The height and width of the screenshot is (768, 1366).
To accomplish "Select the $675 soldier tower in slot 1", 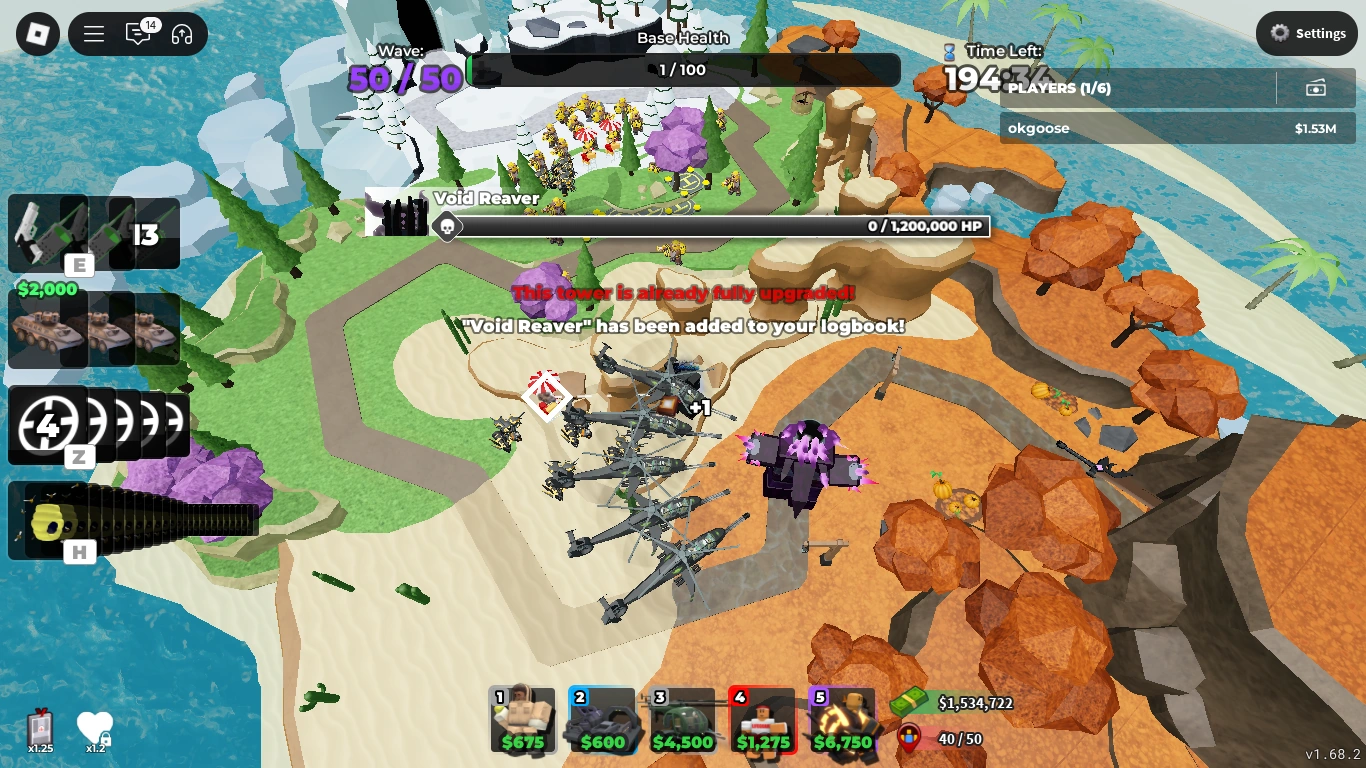I will [522, 721].
